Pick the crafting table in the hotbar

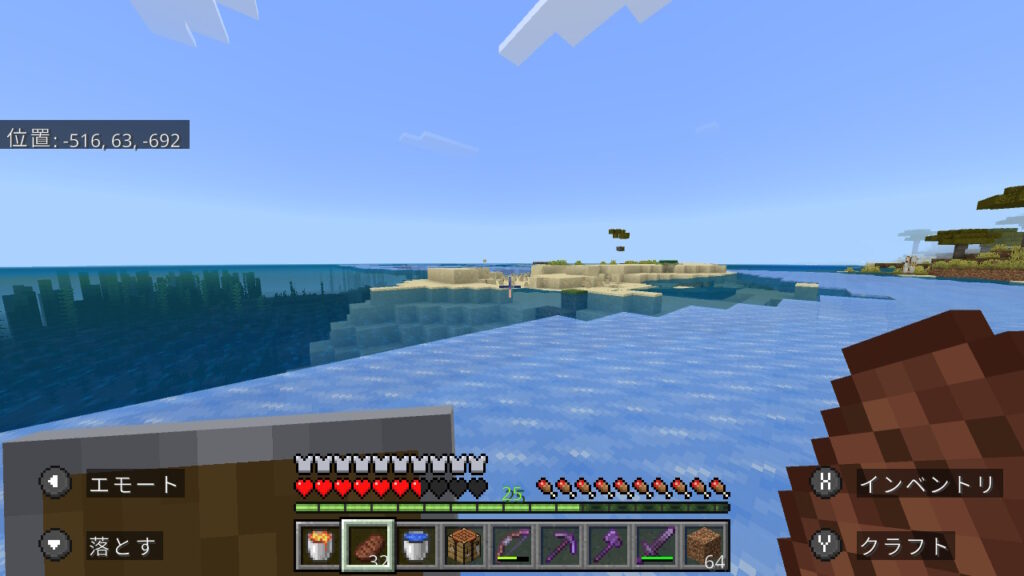463,546
